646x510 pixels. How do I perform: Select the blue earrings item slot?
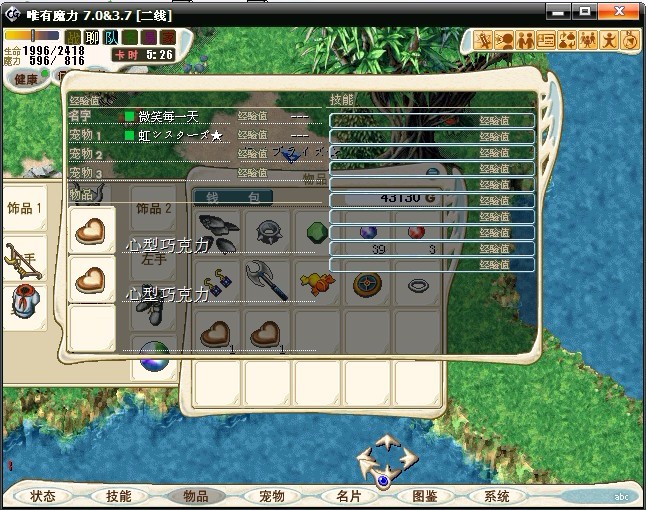[x=218, y=284]
